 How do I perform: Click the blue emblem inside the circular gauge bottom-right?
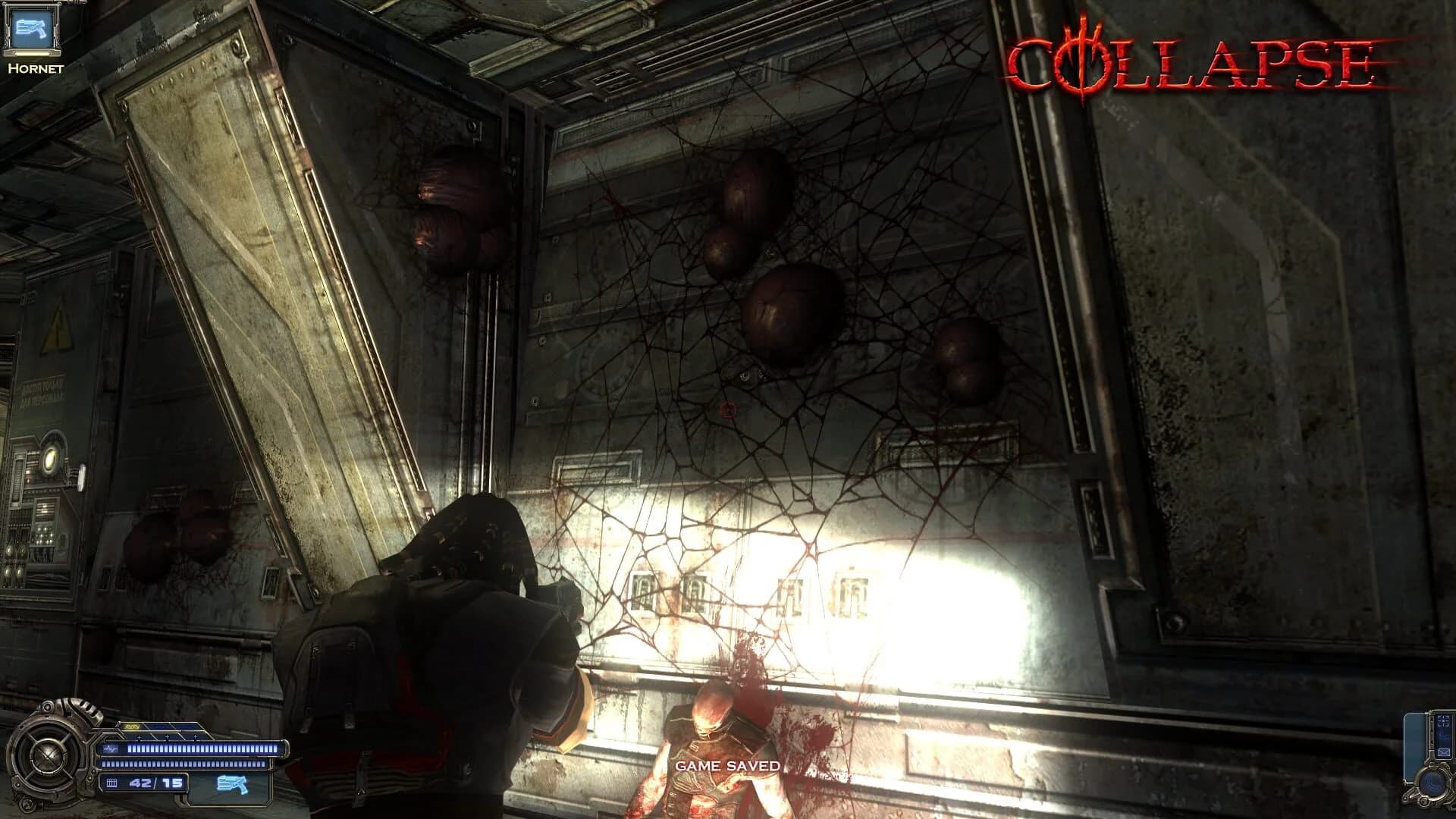click(1432, 783)
